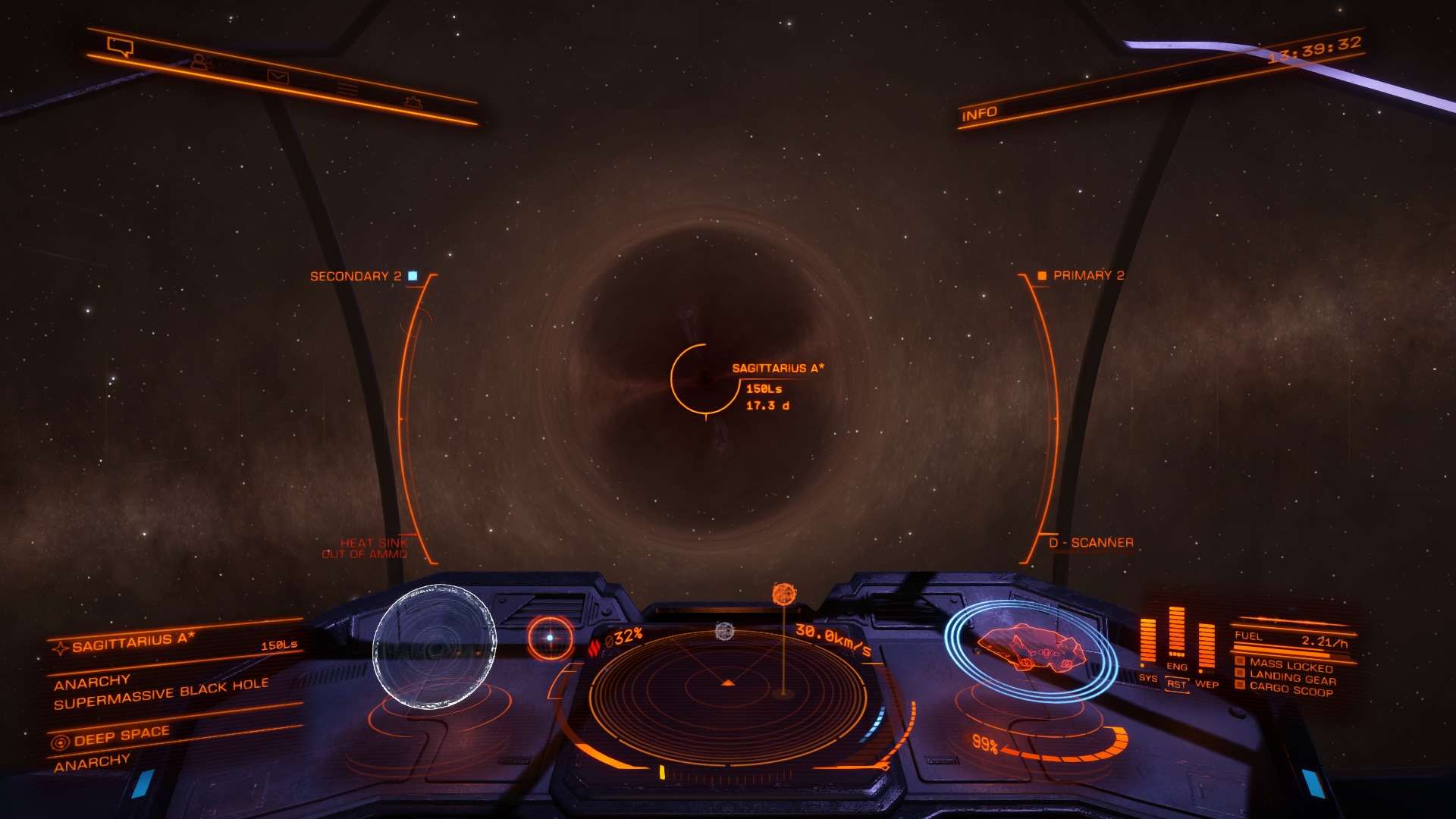The width and height of the screenshot is (1456, 819).
Task: Click the target sphere hologram
Action: click(x=435, y=646)
